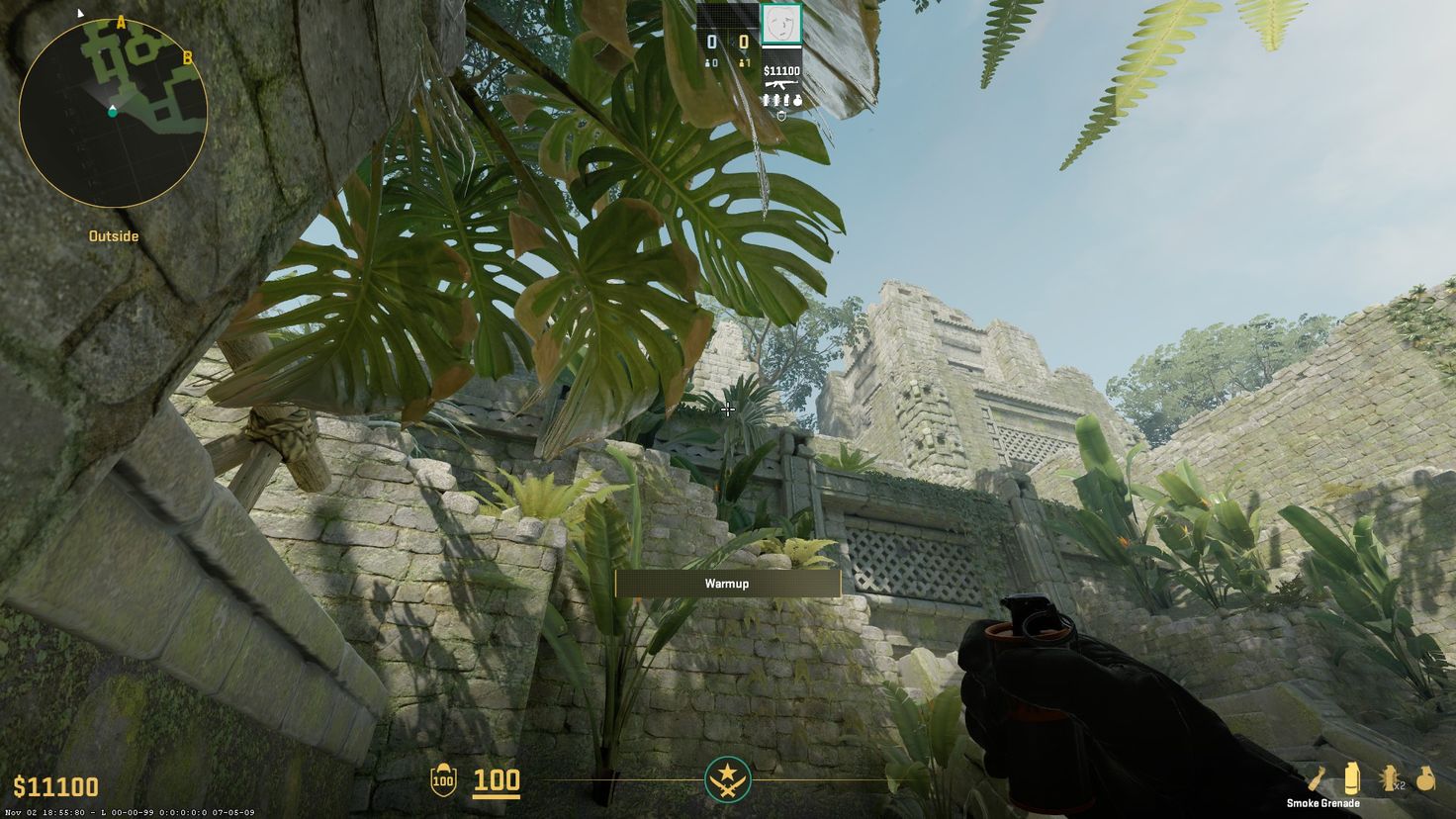Select the Molotov icon in the inventory

click(x=1314, y=776)
